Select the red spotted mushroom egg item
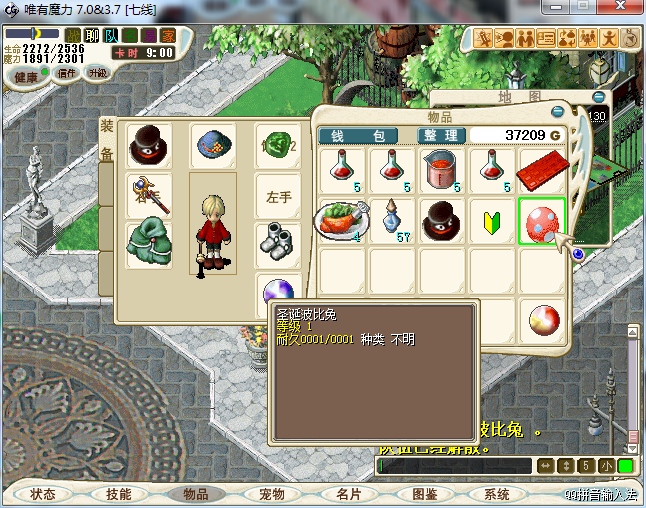The height and width of the screenshot is (508, 646). [542, 220]
